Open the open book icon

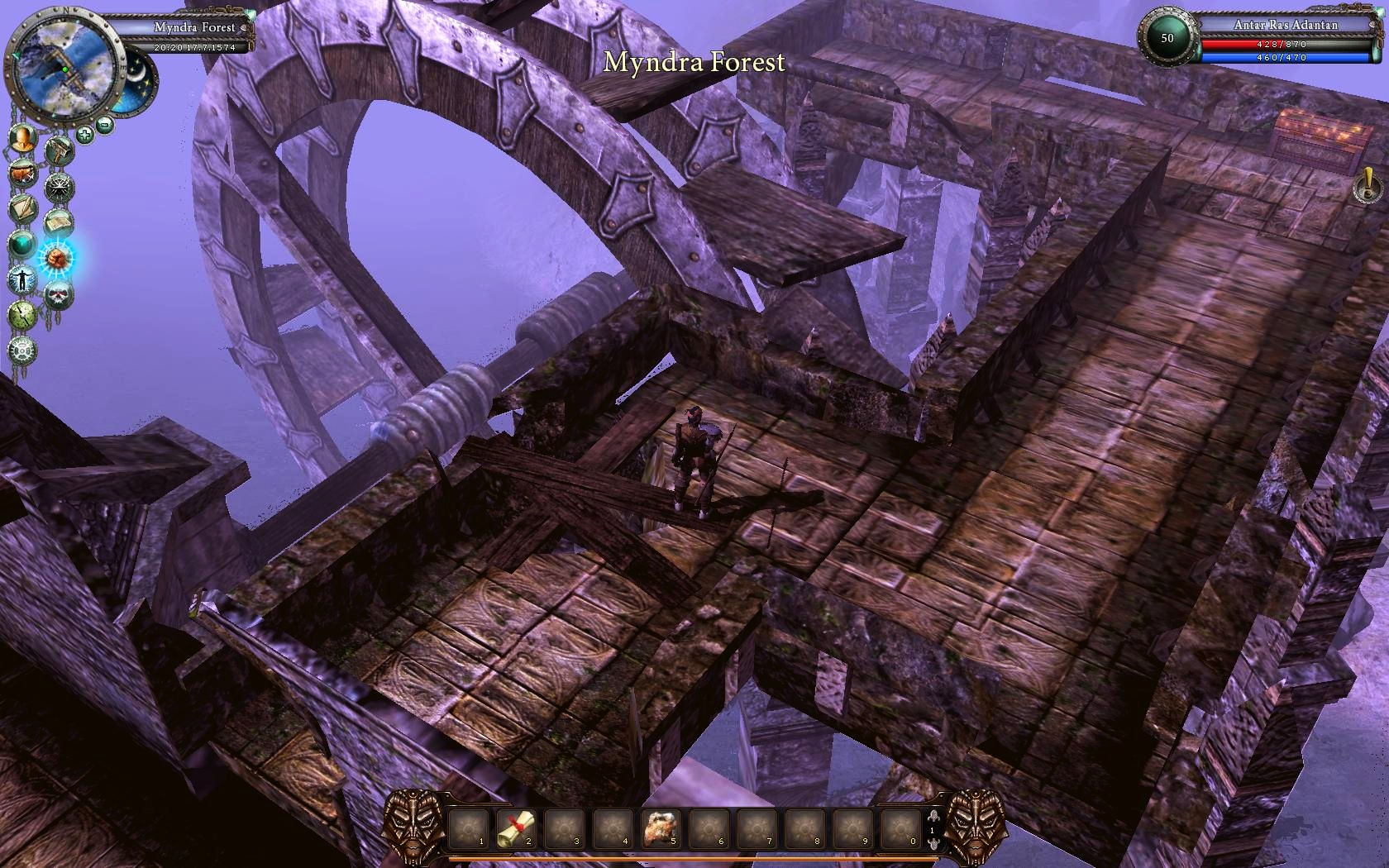(60, 222)
